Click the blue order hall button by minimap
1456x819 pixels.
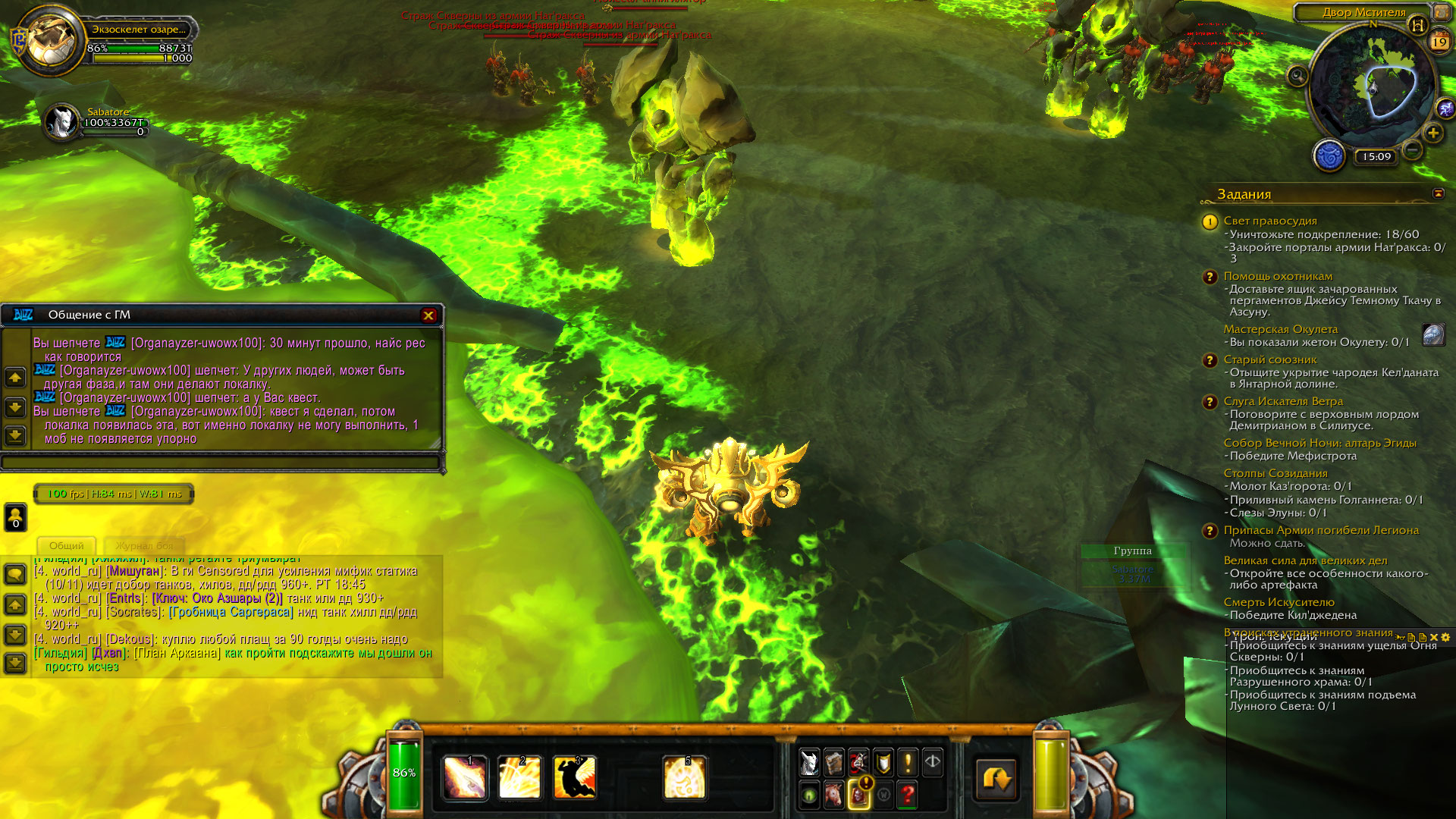pyautogui.click(x=1329, y=157)
